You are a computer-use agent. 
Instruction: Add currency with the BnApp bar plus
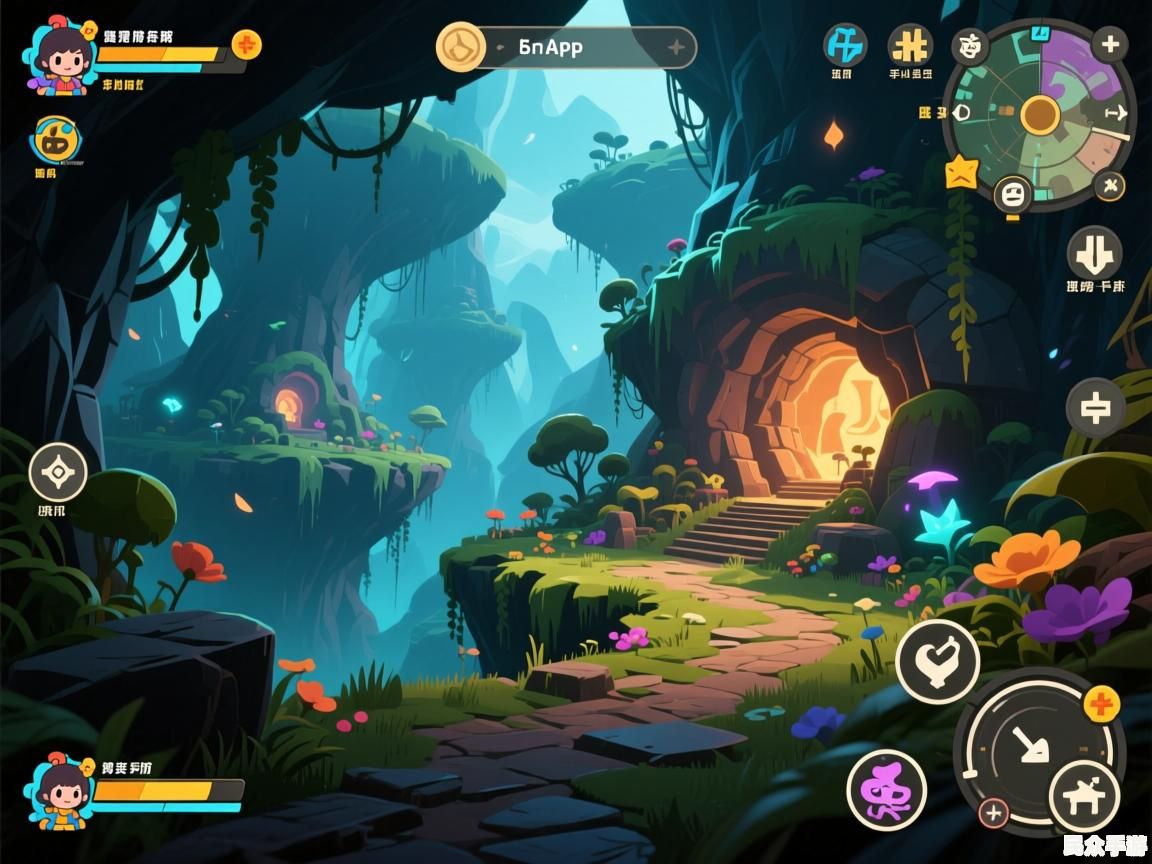click(x=676, y=47)
